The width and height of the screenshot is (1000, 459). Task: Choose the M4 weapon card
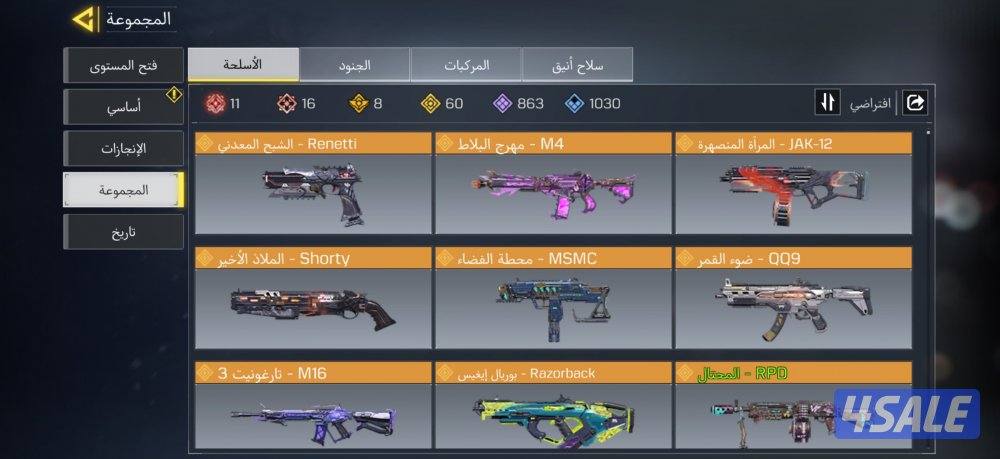point(553,184)
